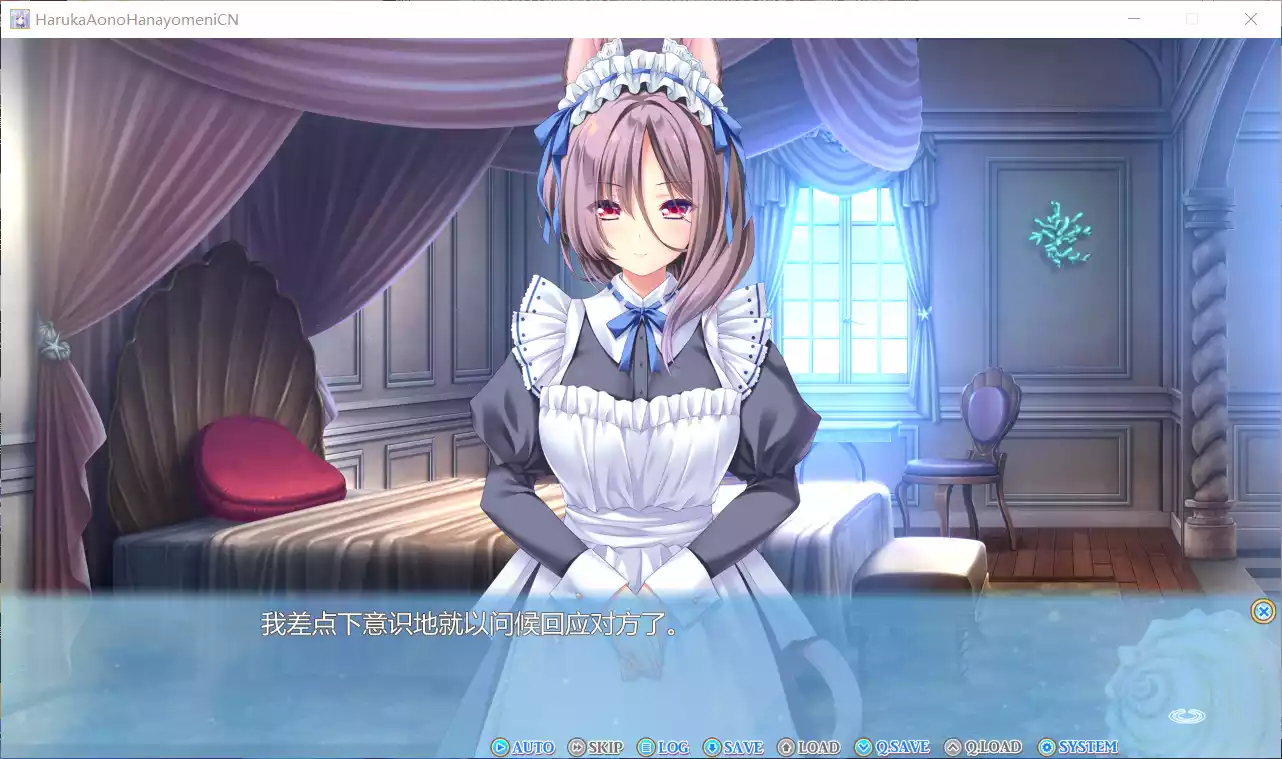This screenshot has height=759, width=1282.
Task: Minimize the game window
Action: 1134,19
